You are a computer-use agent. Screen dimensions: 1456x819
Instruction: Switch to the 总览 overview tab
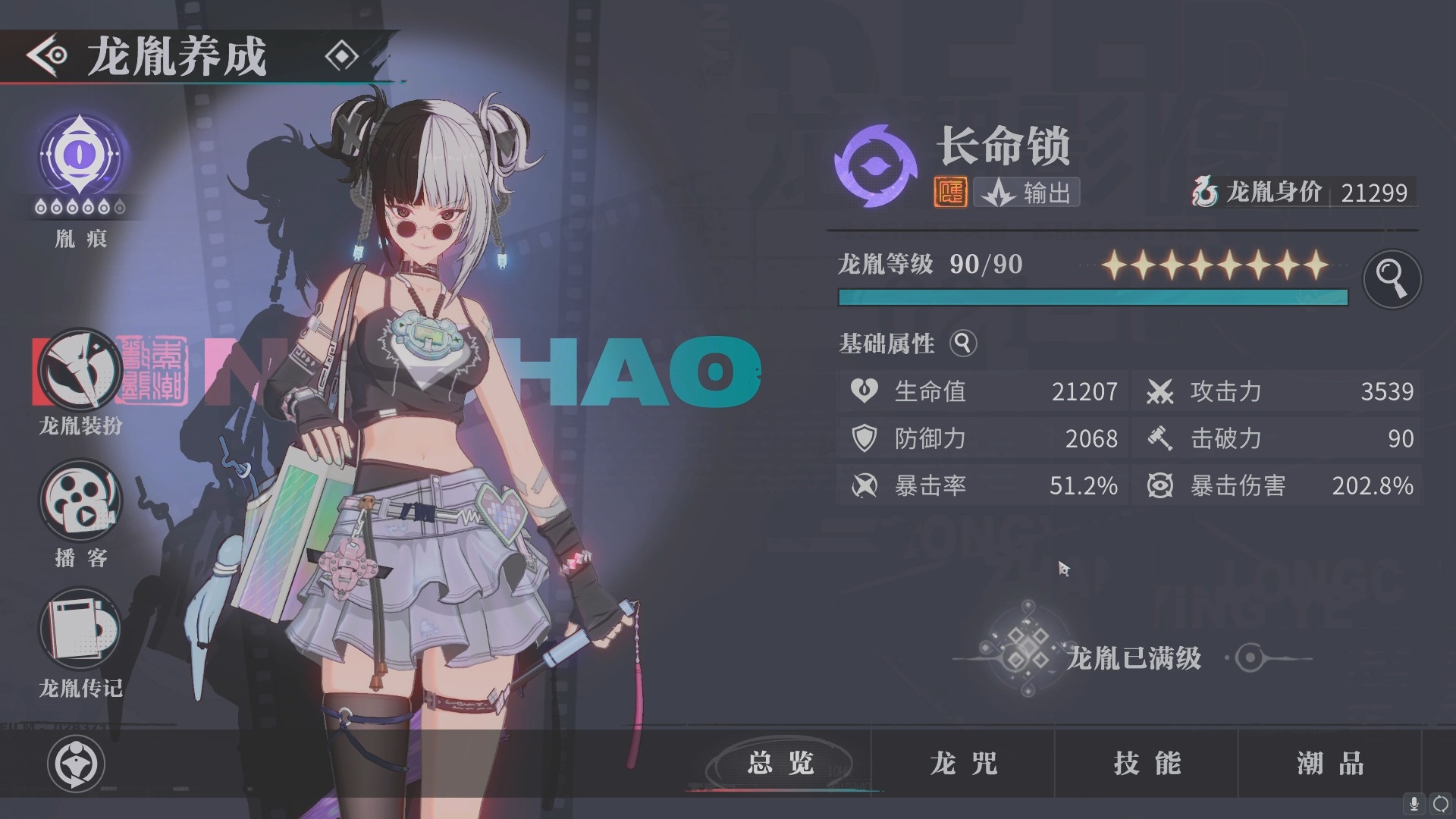point(781,764)
